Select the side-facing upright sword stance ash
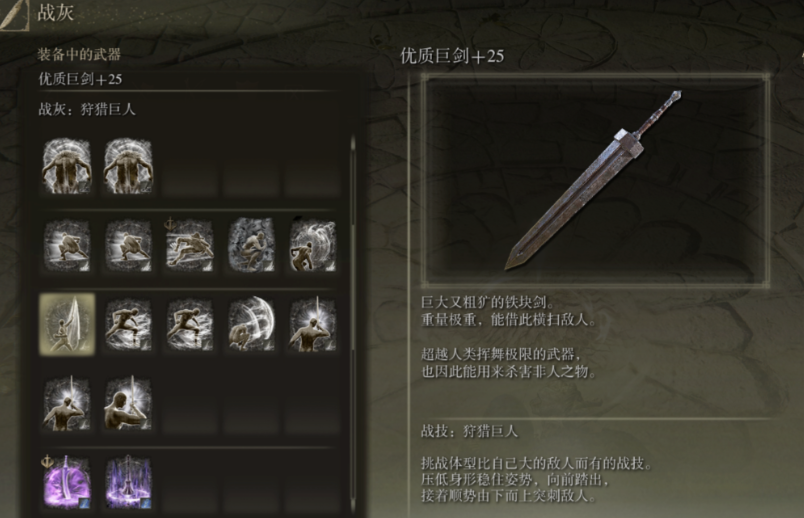Viewport: 804px width, 518px height. [x=128, y=404]
